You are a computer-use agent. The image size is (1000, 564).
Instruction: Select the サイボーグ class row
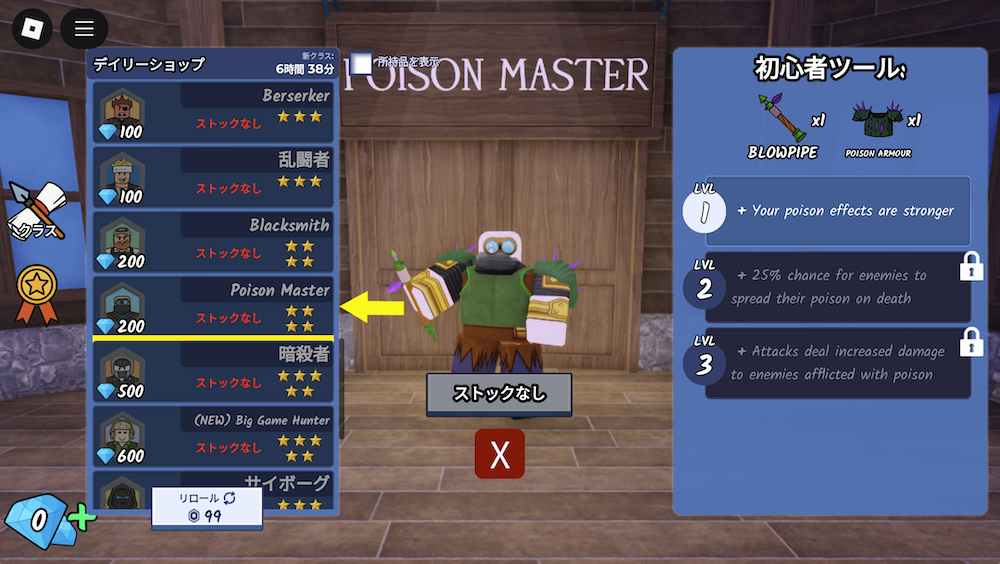[x=213, y=492]
